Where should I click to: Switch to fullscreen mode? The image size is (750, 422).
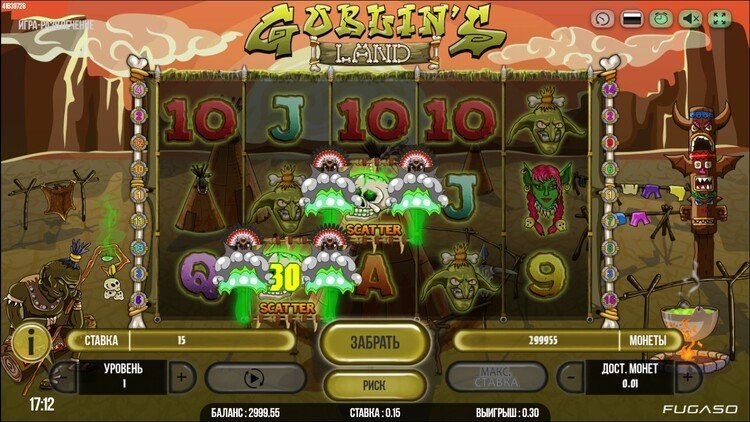[719, 18]
